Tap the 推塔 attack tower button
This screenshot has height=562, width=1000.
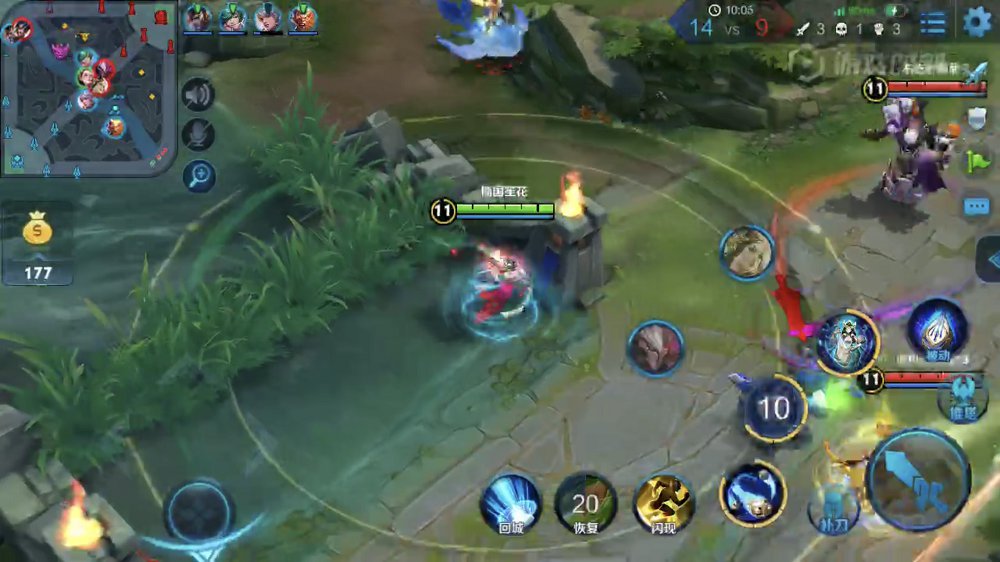point(962,397)
